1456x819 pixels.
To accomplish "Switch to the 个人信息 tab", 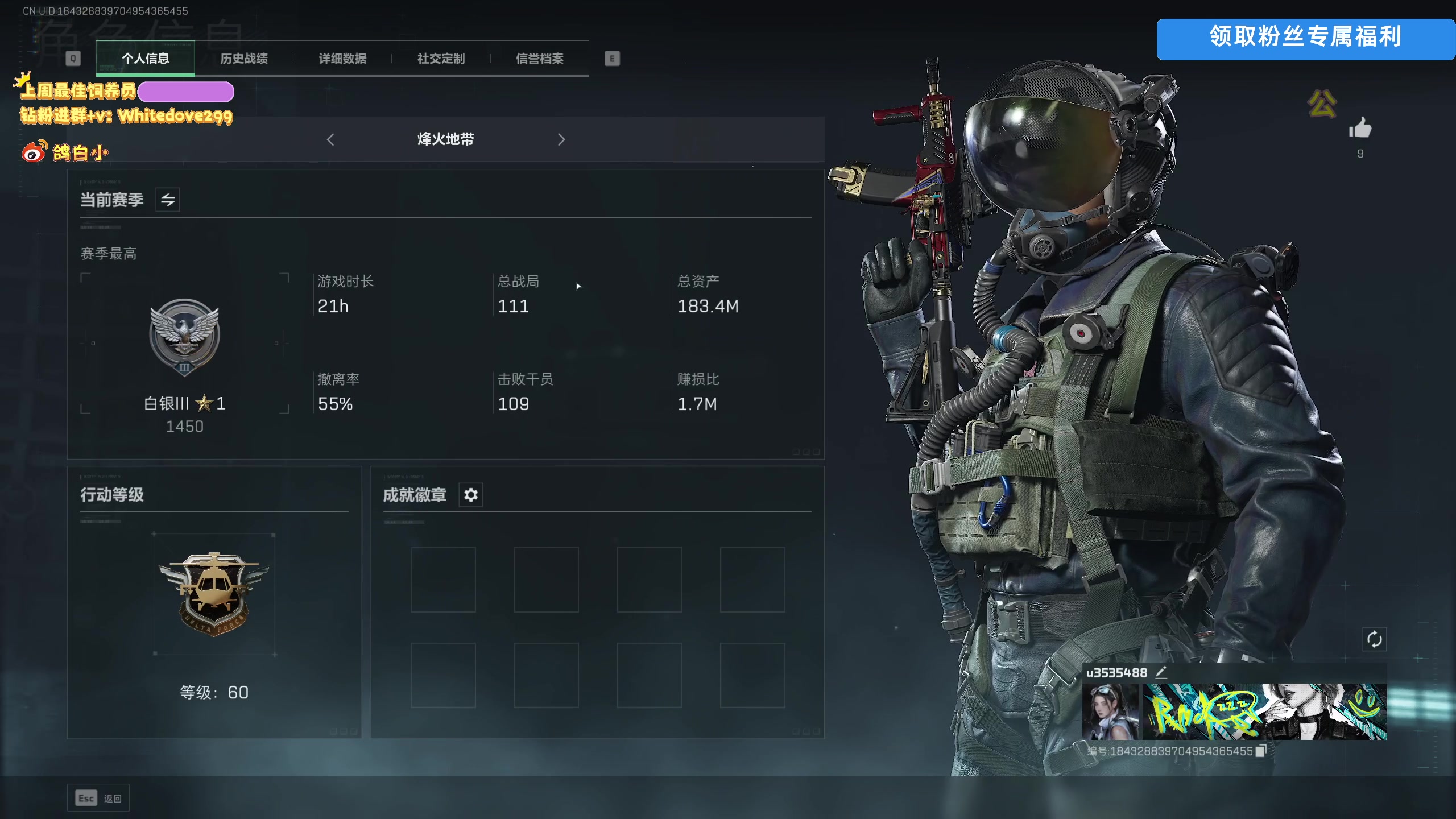I will coord(145,59).
